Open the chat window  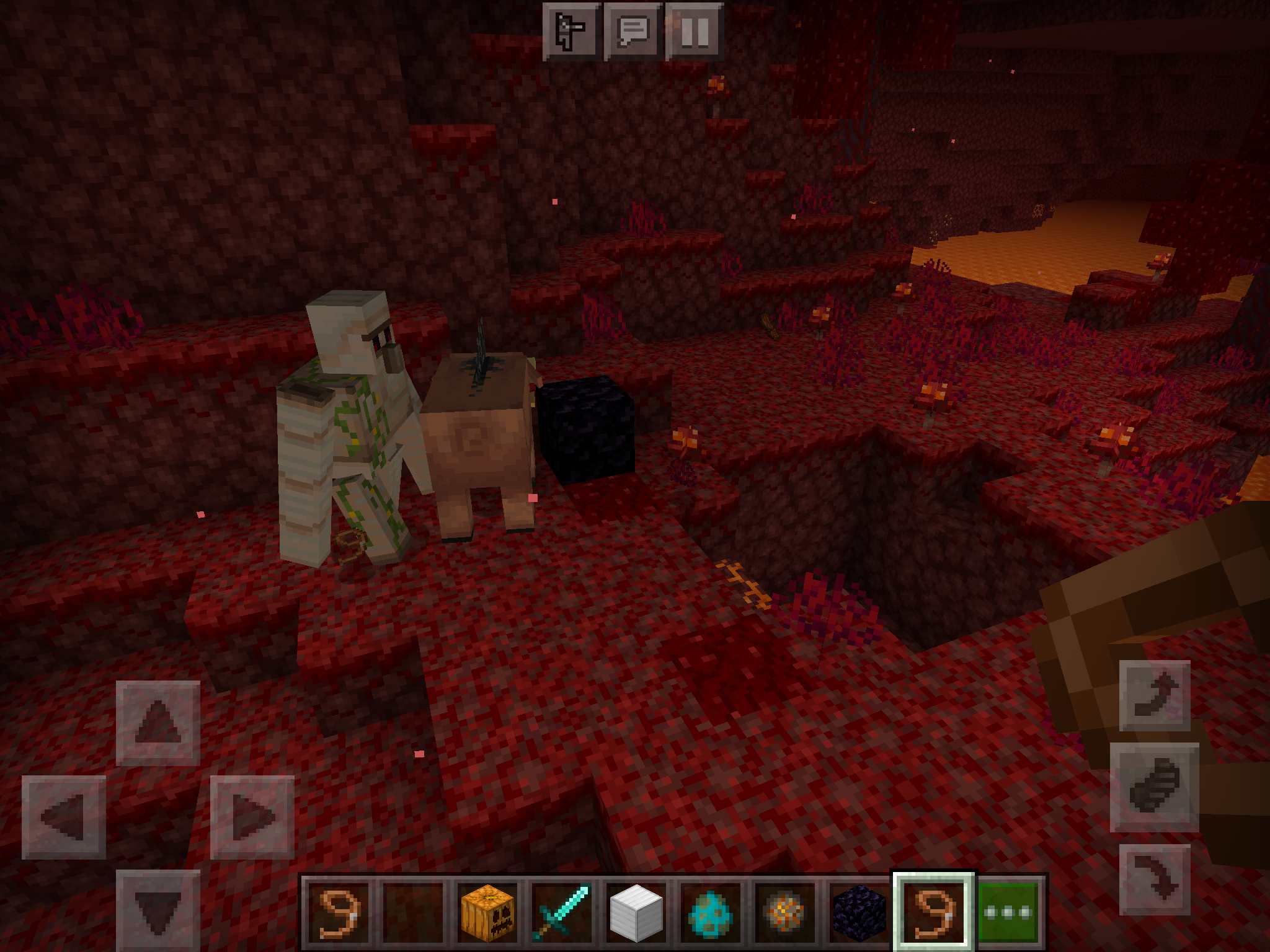click(633, 31)
